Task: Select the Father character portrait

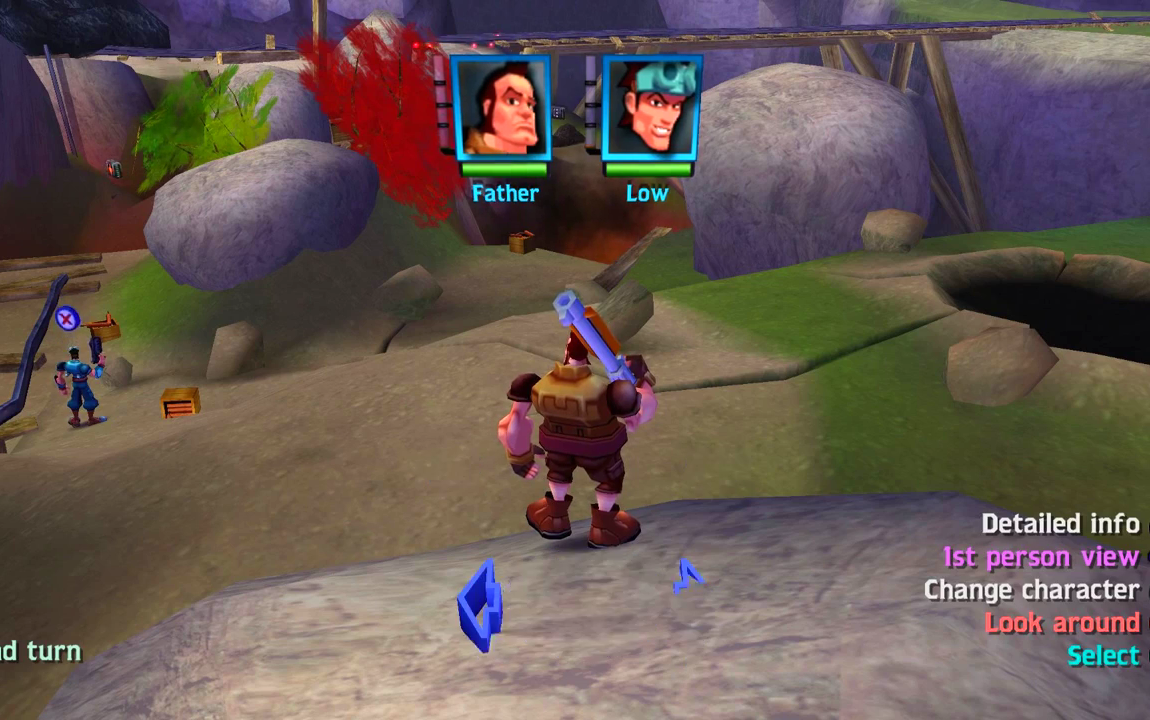Action: [501, 107]
